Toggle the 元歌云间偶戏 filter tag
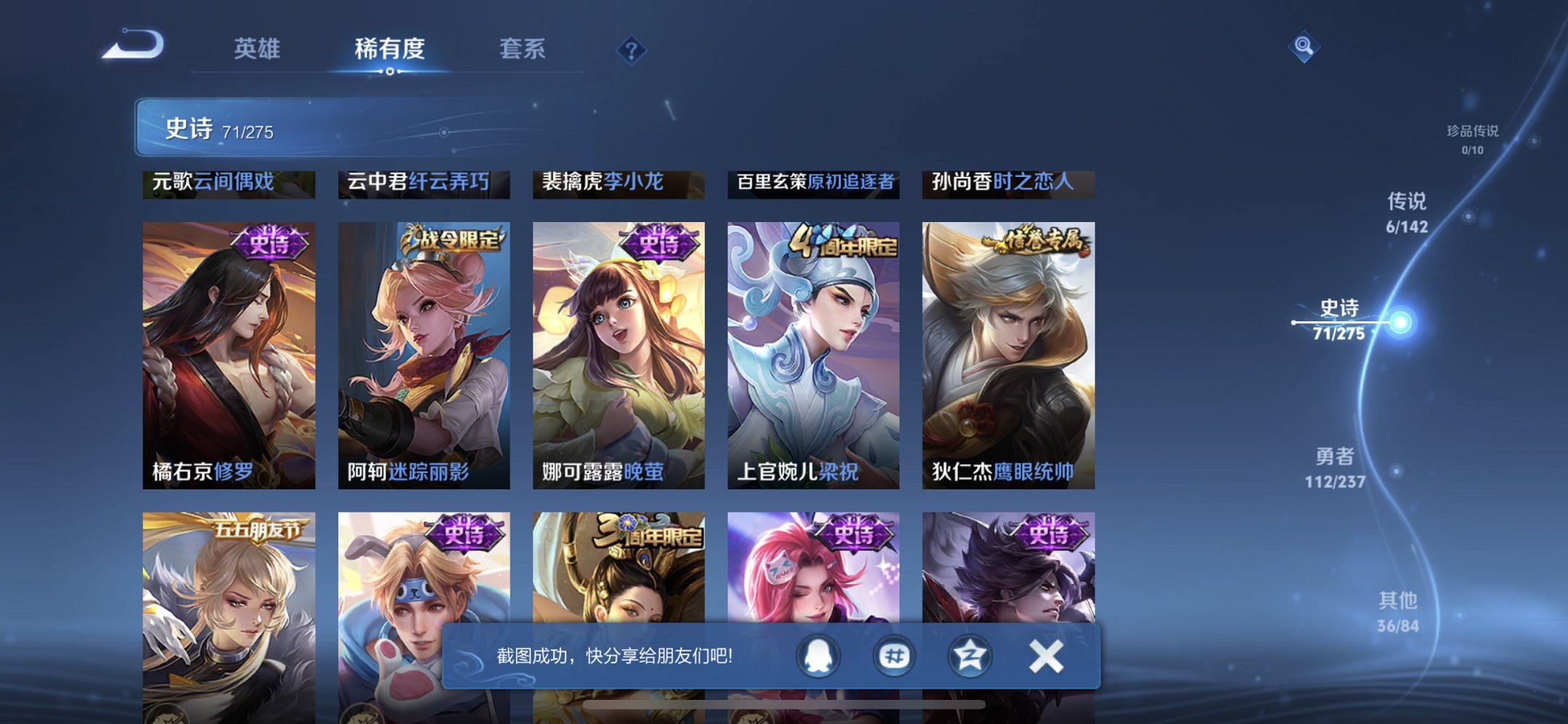 click(x=230, y=184)
